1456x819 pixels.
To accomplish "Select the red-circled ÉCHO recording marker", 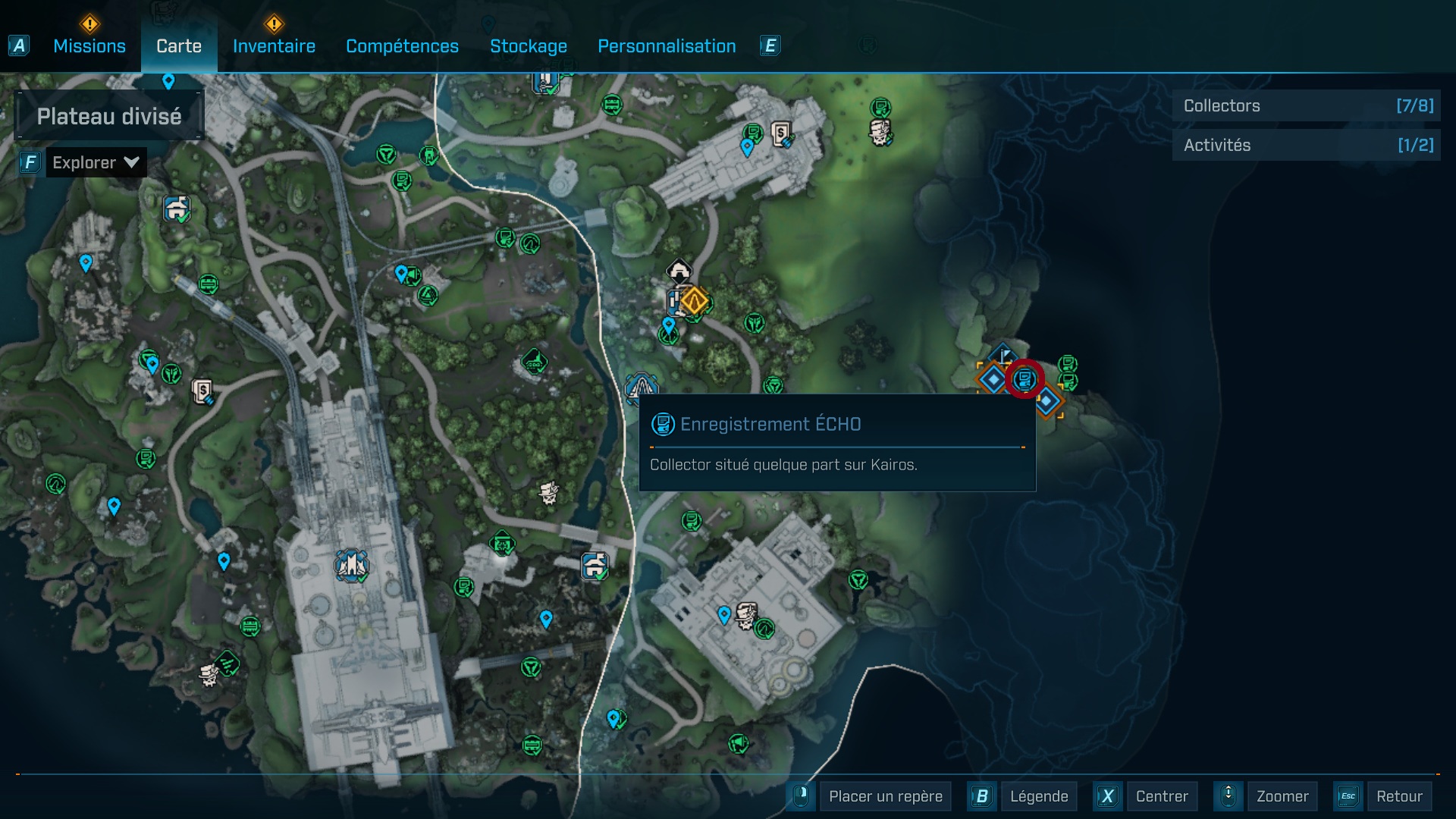I will pos(1025,378).
